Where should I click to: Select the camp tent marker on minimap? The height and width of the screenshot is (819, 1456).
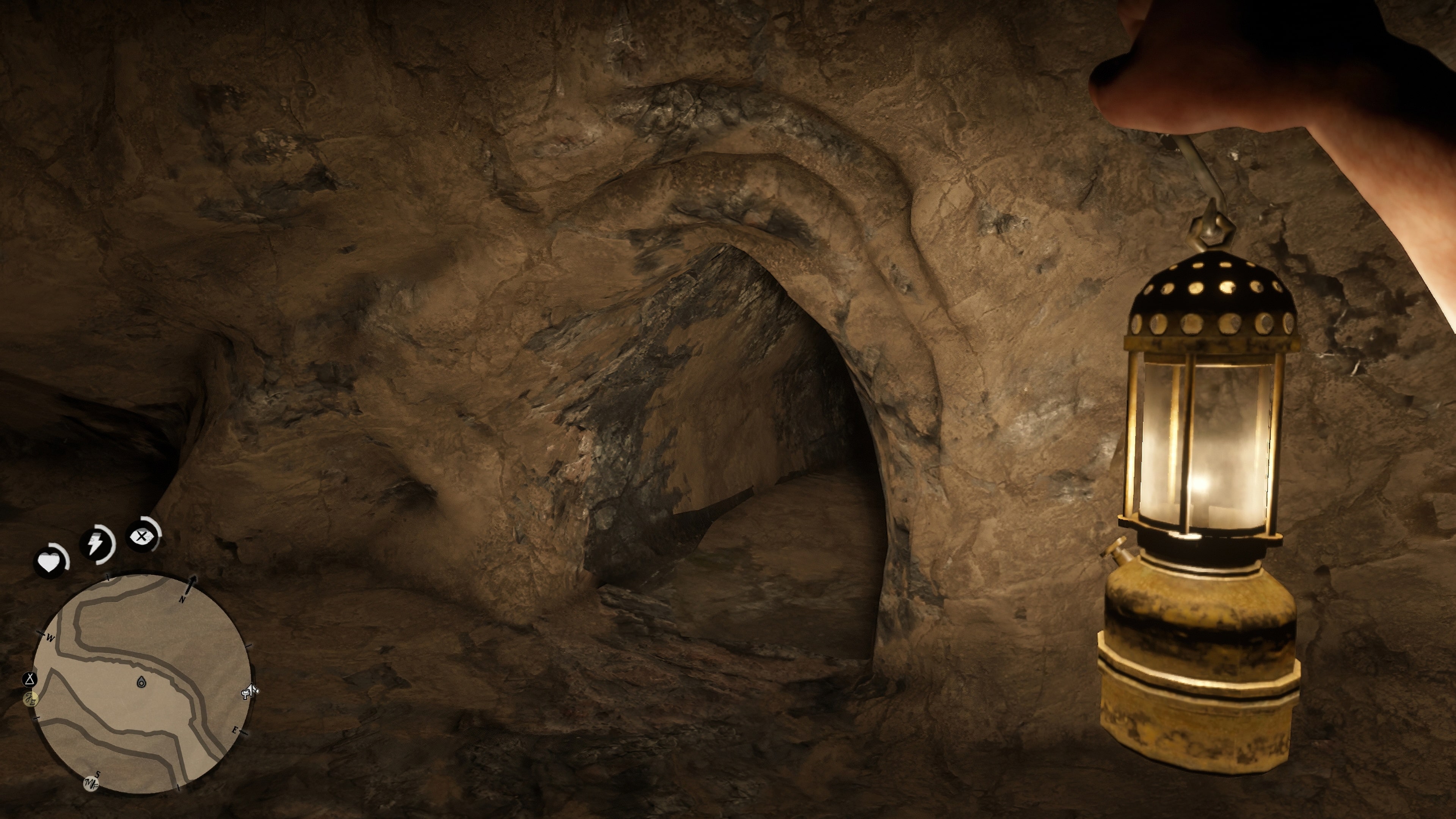(x=30, y=679)
